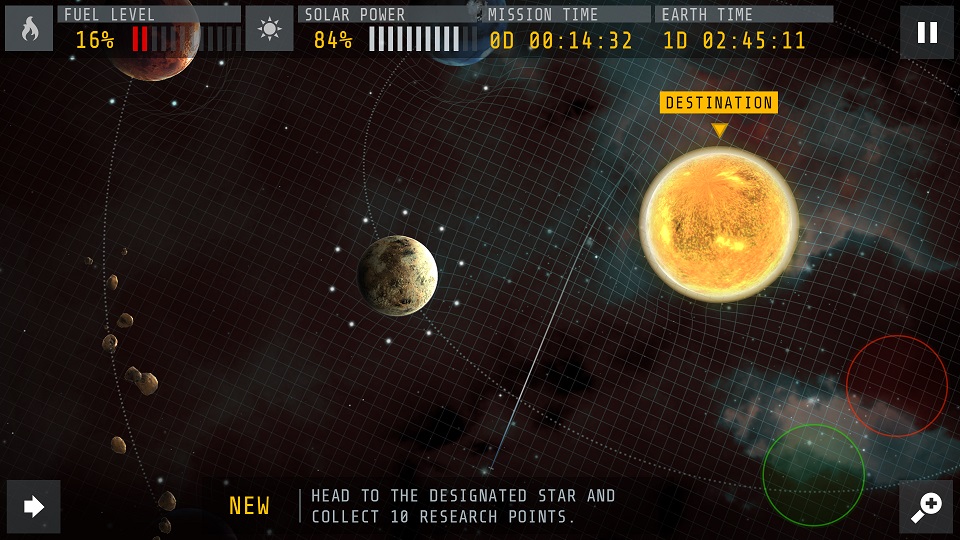Viewport: 960px width, 540px height.
Task: Tap the red circle thruster control
Action: (896, 386)
